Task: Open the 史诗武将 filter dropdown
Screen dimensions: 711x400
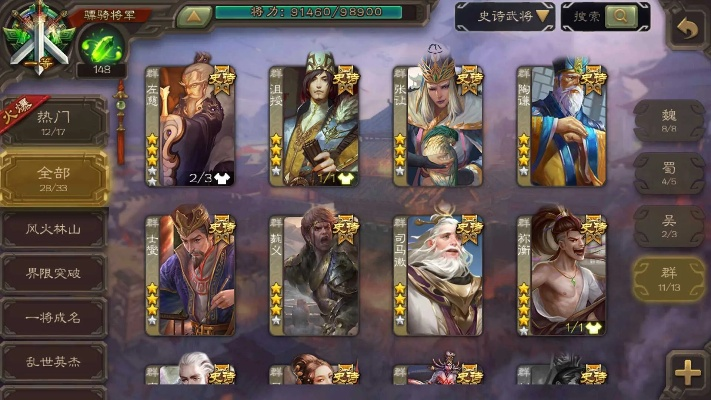Action: point(504,16)
